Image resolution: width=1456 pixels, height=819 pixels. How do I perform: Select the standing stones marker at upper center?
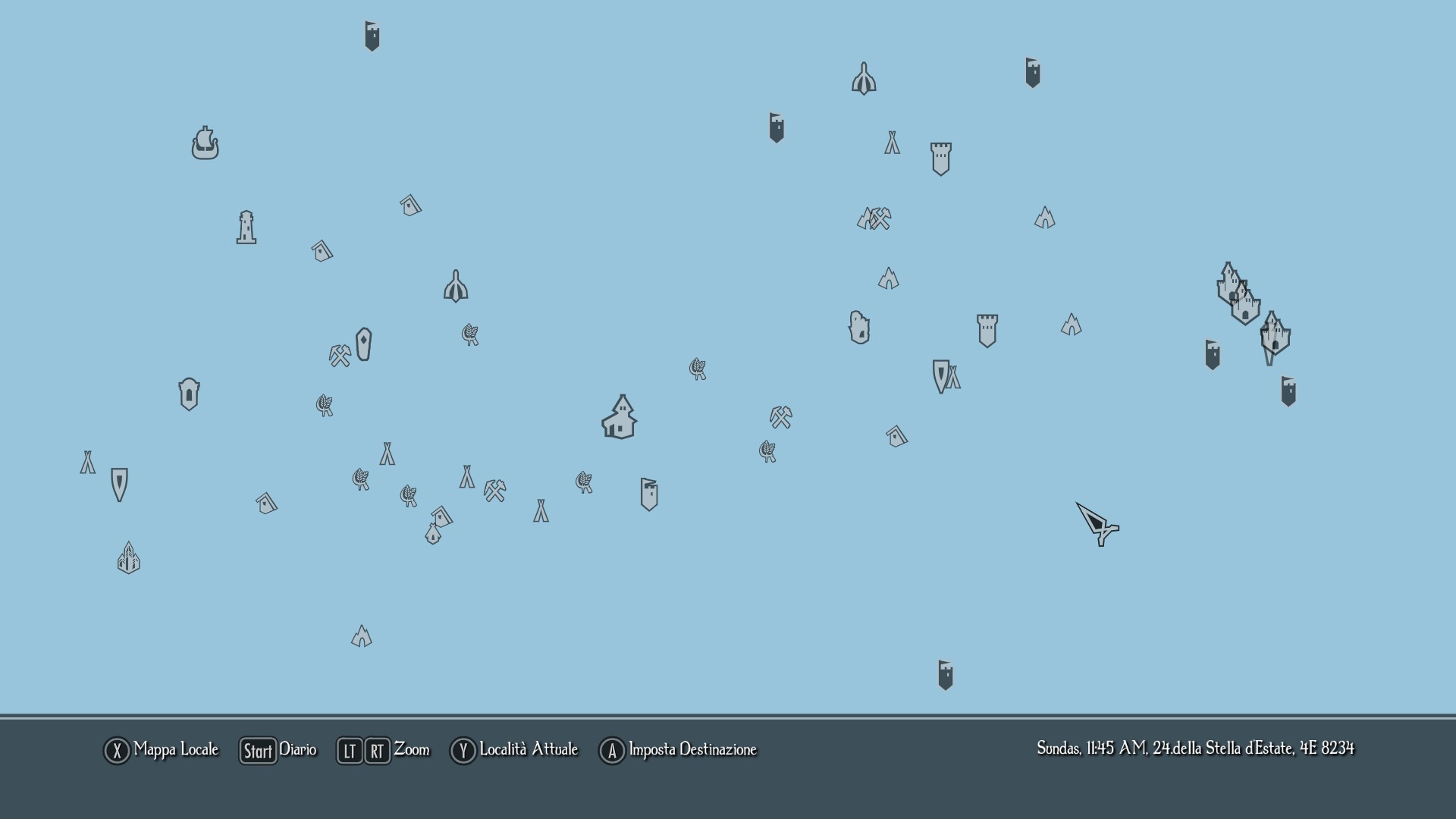pyautogui.click(x=864, y=77)
